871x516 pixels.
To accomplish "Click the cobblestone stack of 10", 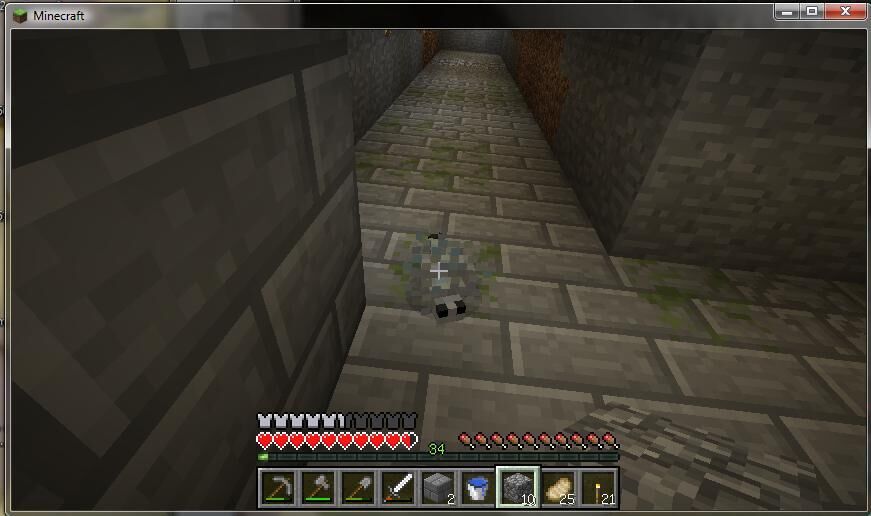I will coord(518,487).
